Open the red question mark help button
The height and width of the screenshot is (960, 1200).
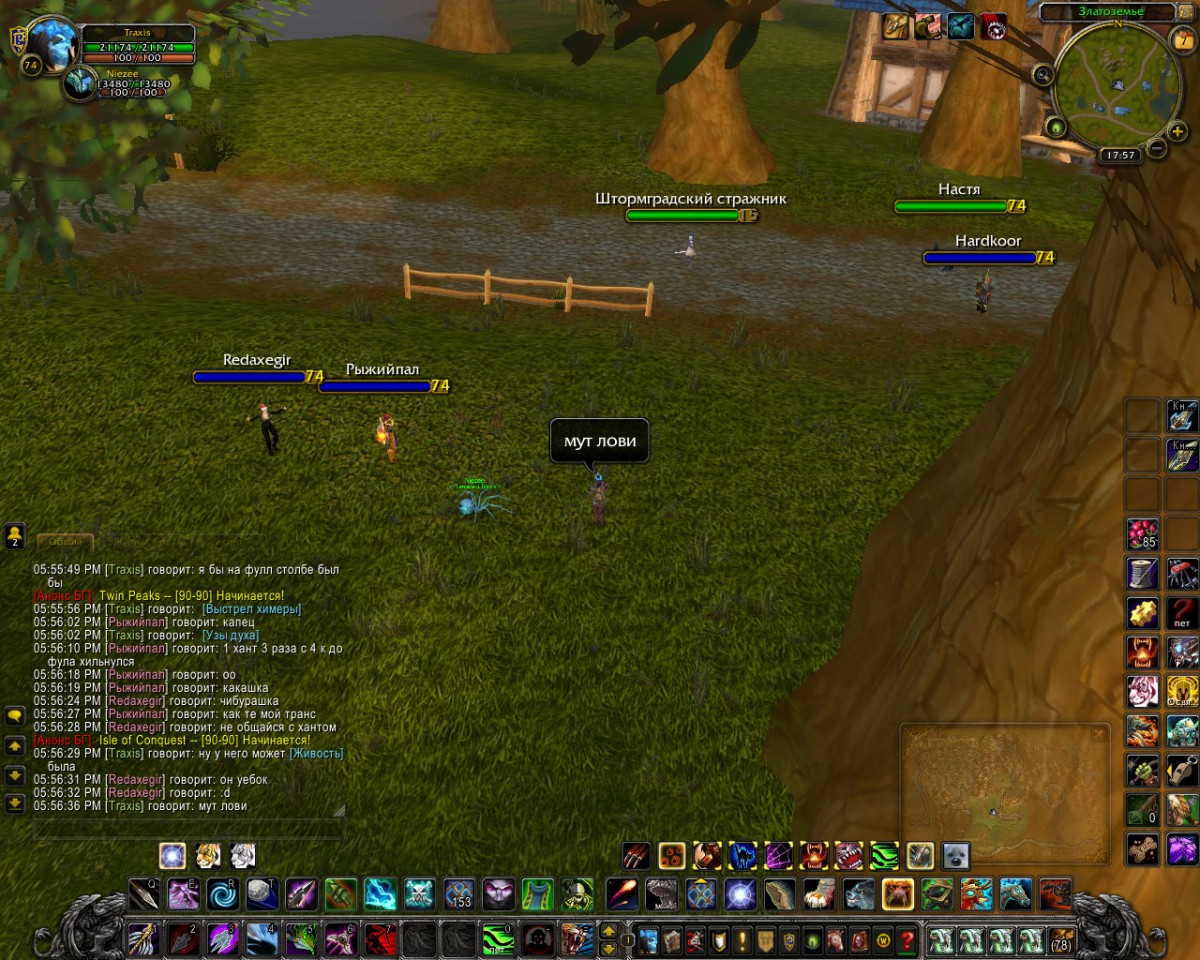pos(907,940)
